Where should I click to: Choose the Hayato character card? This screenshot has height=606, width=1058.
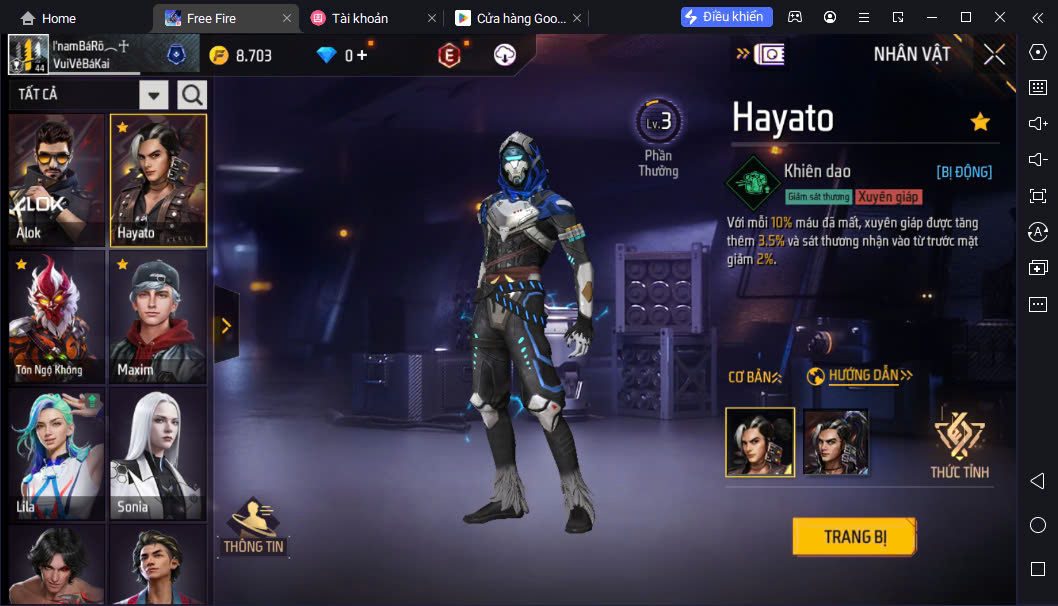pyautogui.click(x=158, y=180)
